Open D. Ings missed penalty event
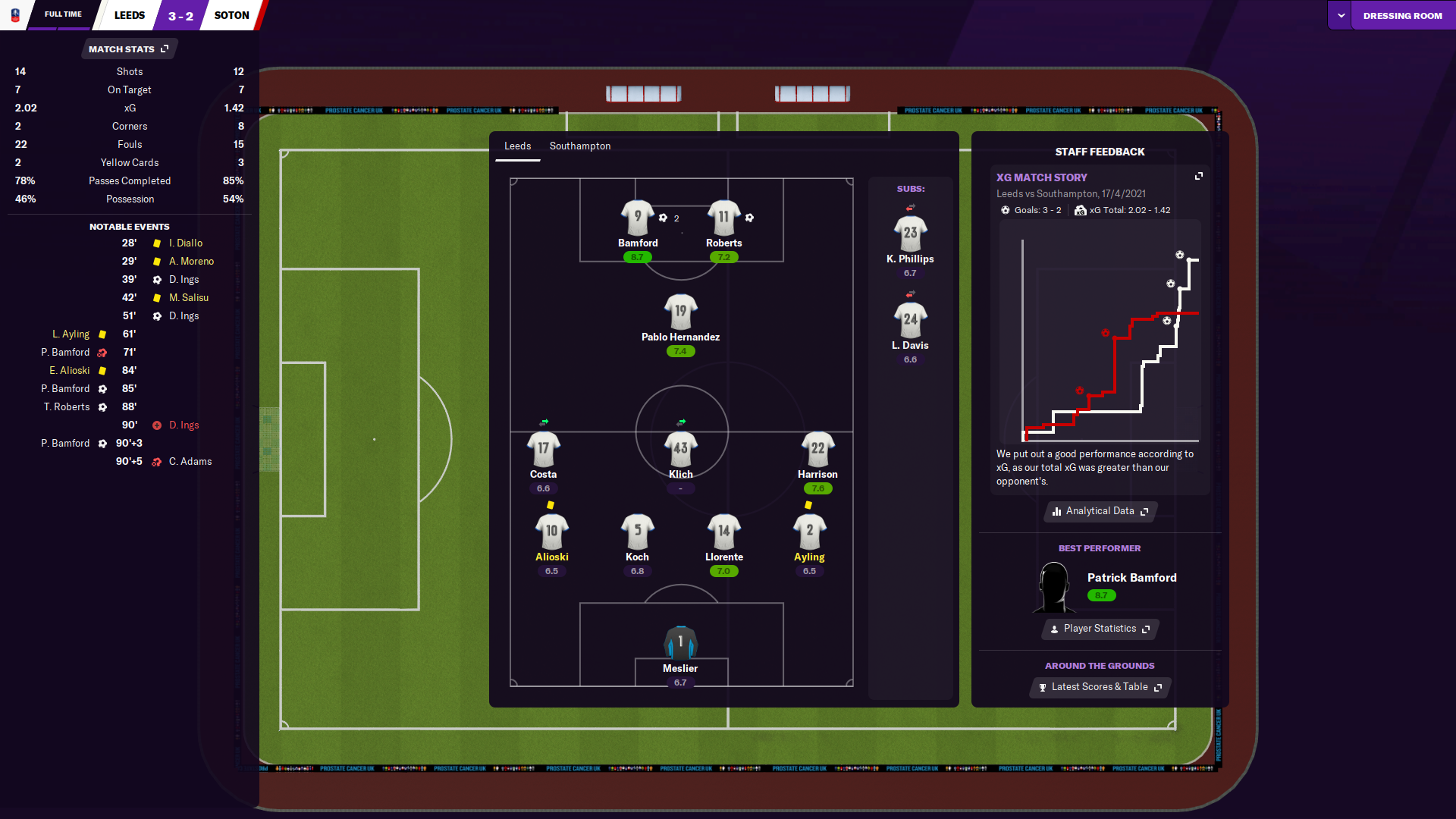Screen dimensions: 1456x819 [184, 425]
